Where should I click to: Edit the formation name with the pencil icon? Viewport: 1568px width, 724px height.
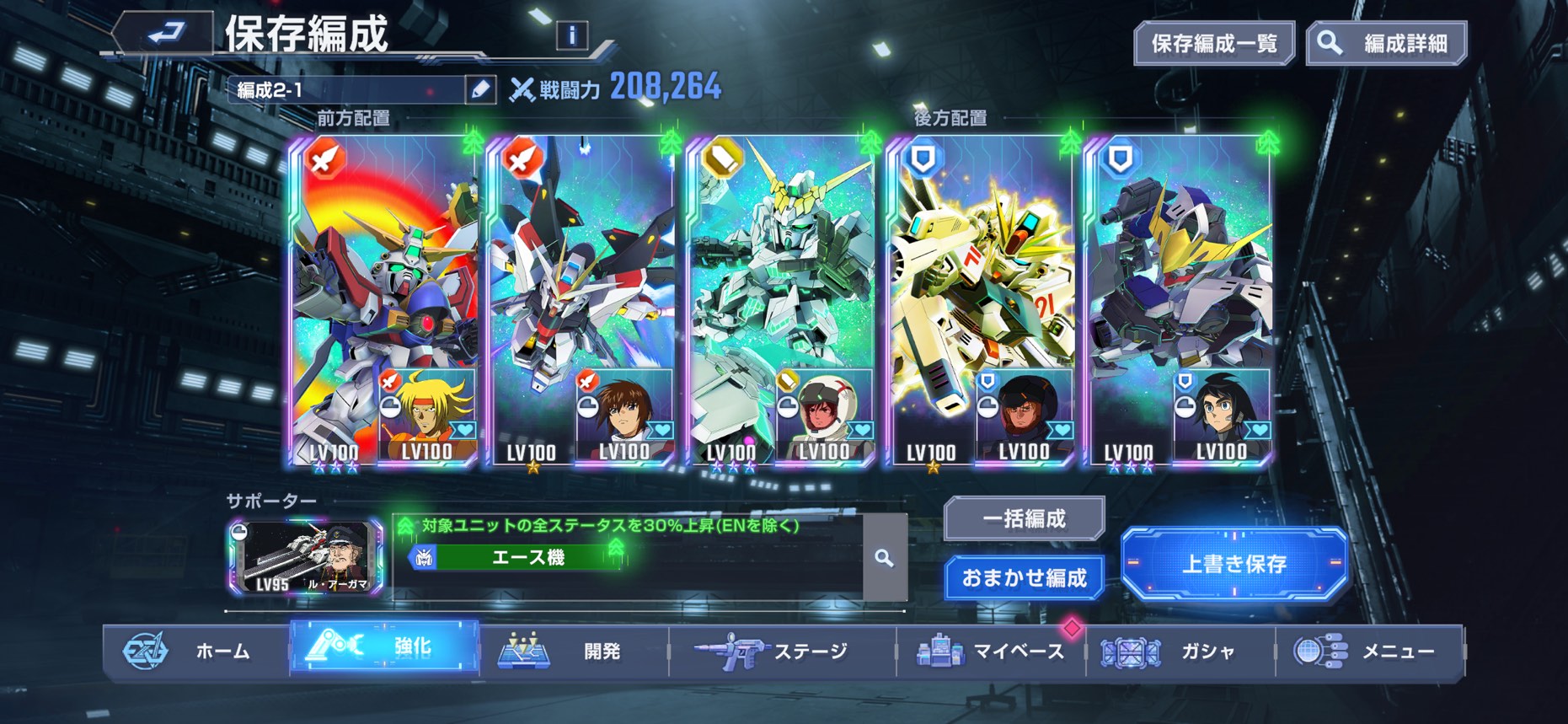pyautogui.click(x=480, y=89)
